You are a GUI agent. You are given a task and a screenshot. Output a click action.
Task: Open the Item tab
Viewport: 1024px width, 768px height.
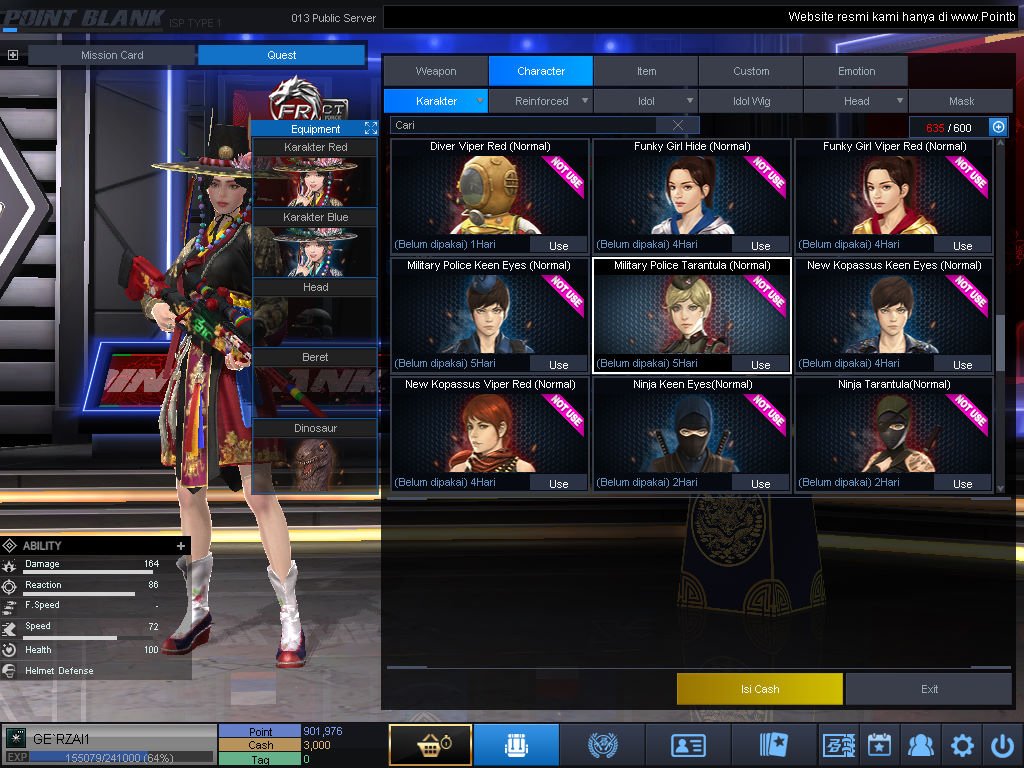[646, 71]
